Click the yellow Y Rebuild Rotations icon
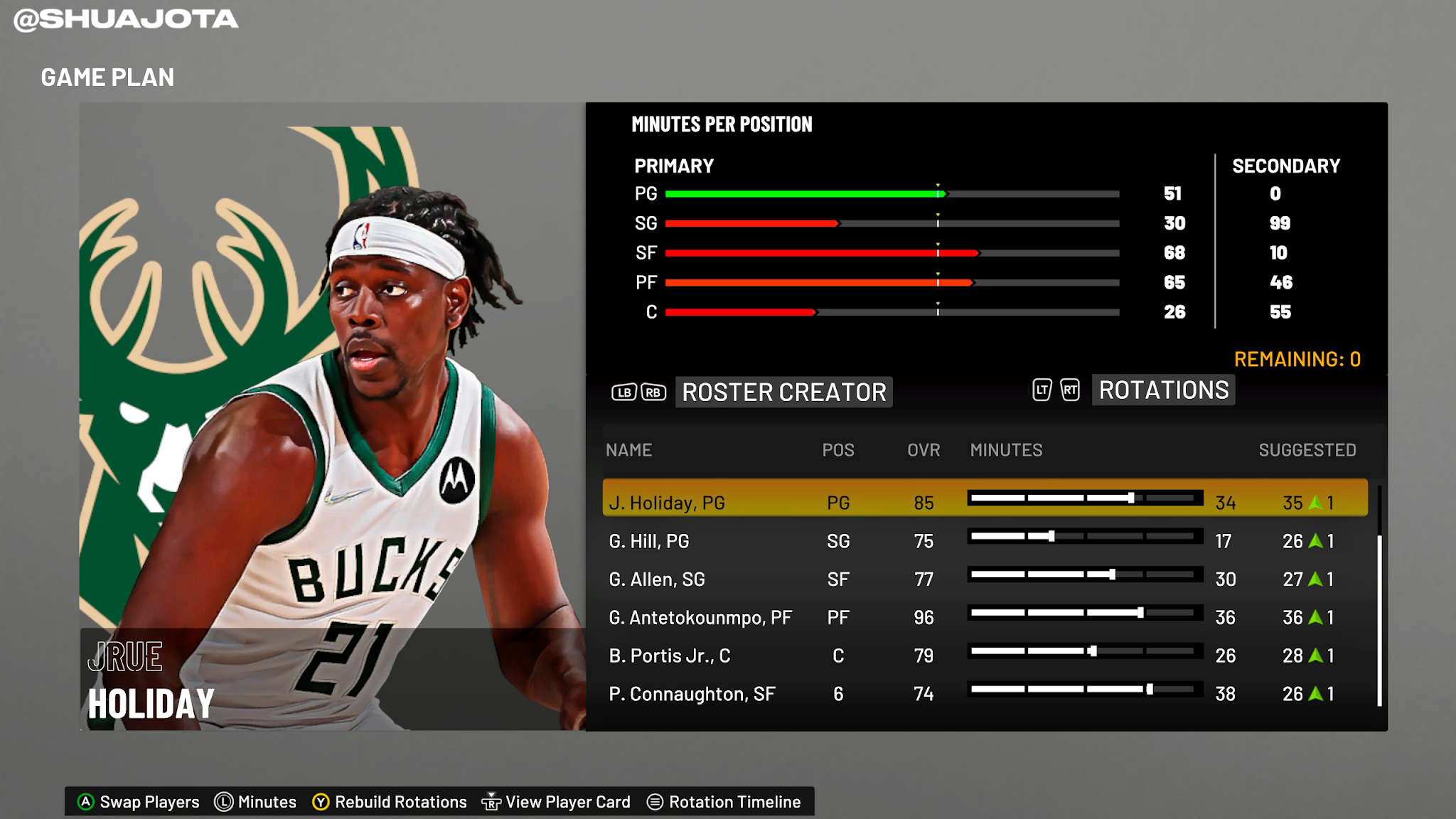 pos(321,801)
